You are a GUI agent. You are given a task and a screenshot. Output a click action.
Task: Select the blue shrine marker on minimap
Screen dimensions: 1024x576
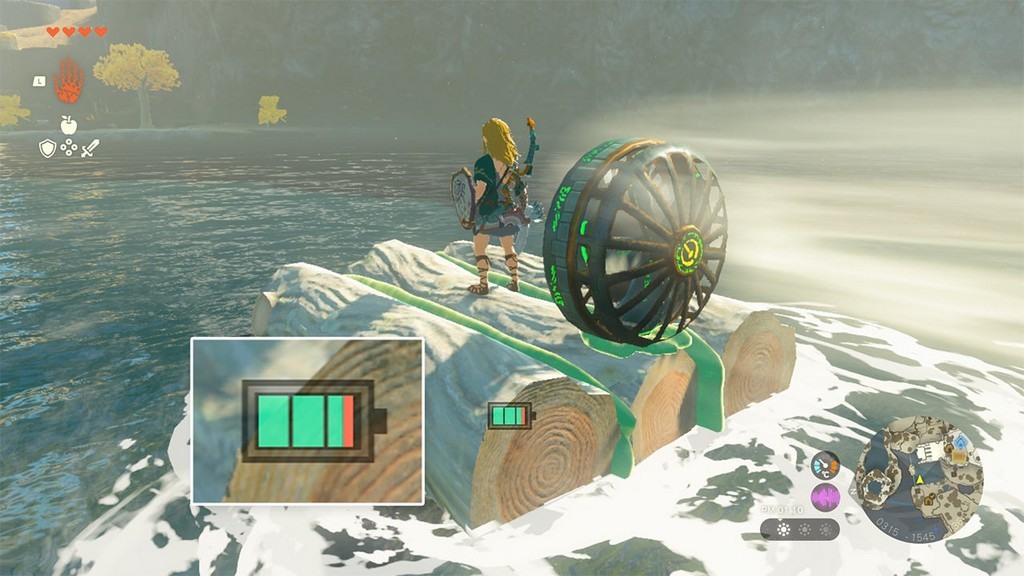coord(960,441)
